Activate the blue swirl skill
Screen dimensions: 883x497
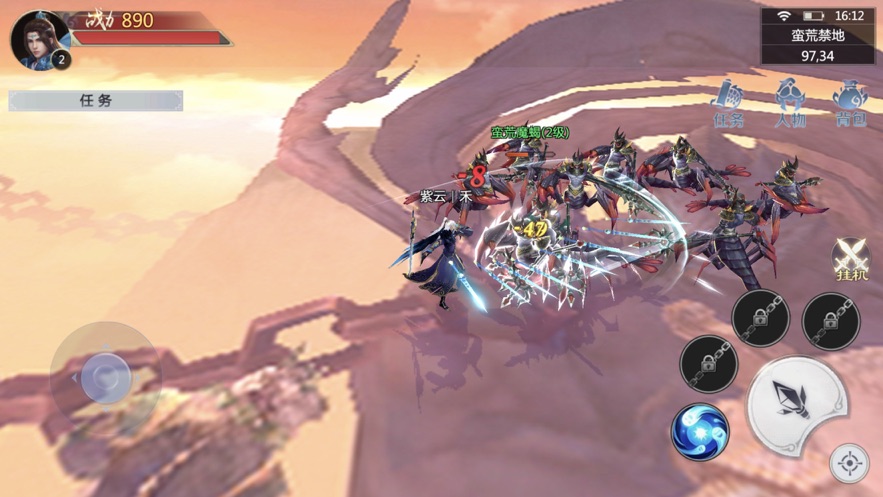point(700,431)
